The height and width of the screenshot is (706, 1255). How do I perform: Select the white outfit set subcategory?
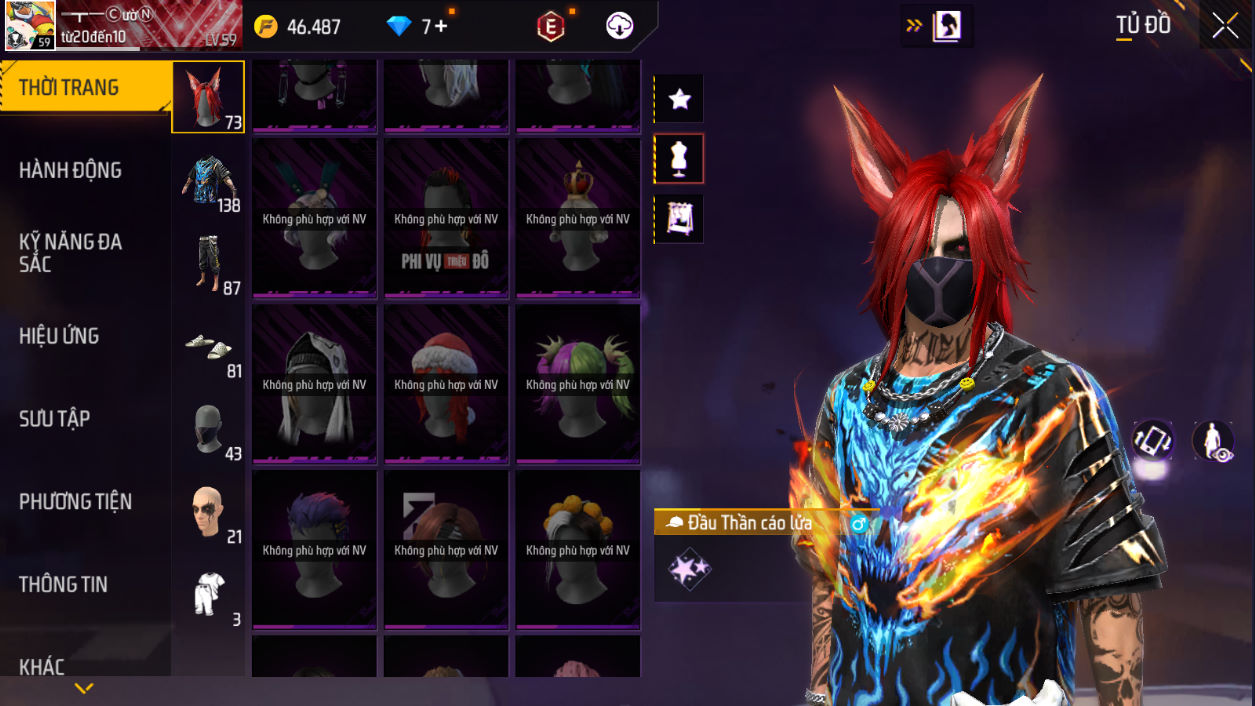coord(208,595)
